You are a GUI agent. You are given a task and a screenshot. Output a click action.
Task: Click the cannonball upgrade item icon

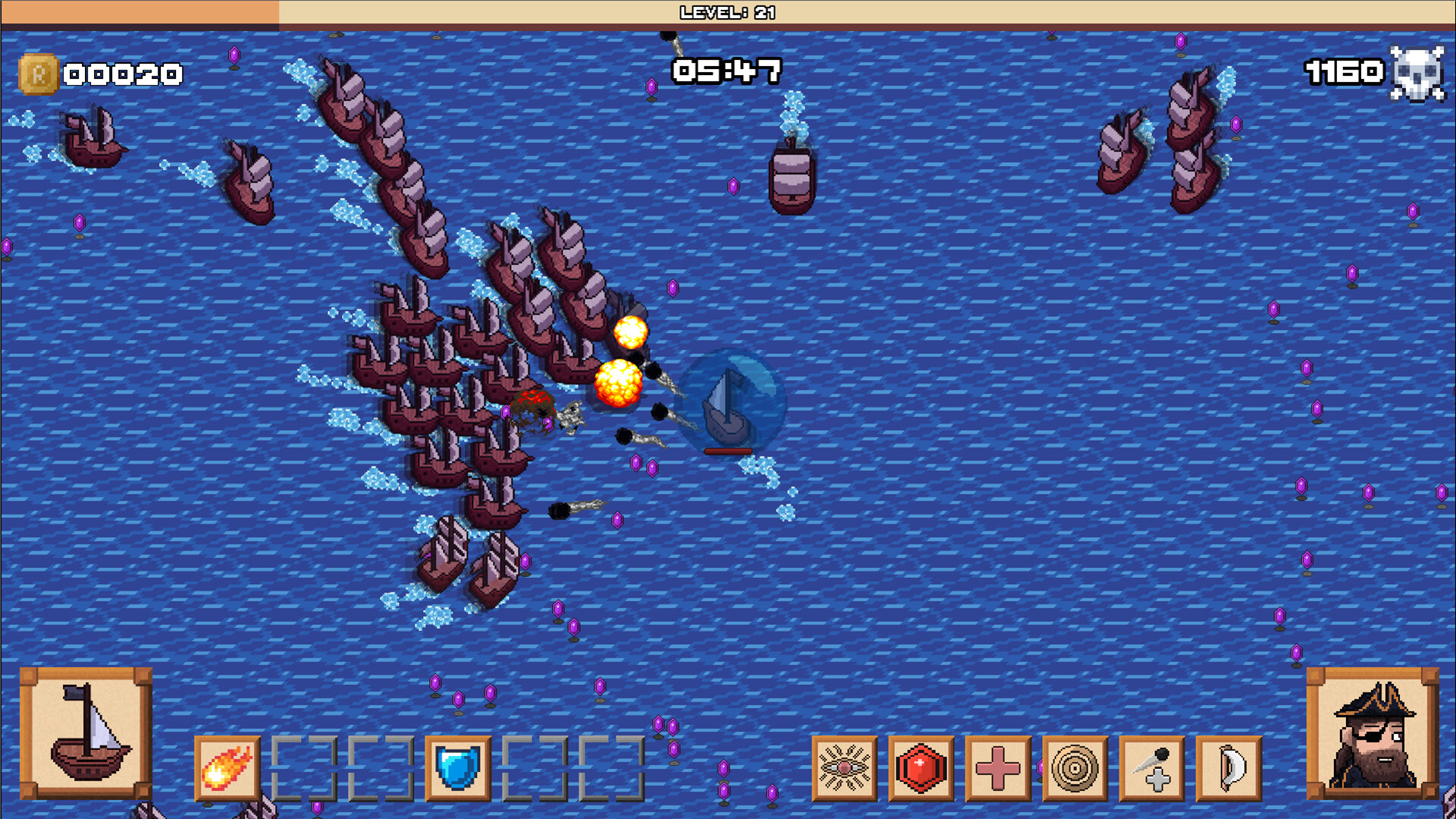(x=1152, y=769)
